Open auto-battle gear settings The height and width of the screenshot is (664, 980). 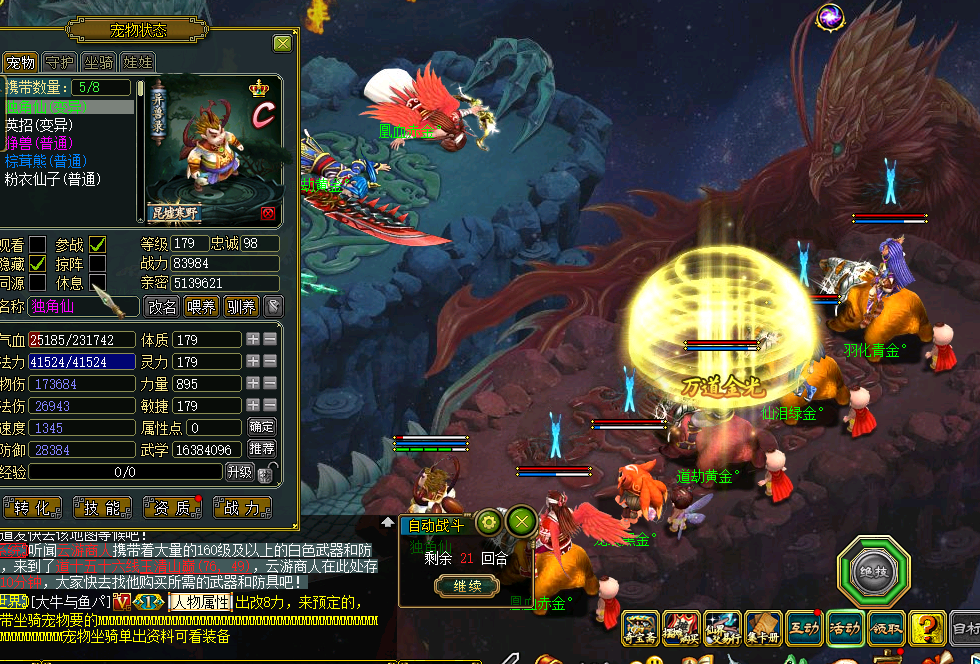point(488,521)
